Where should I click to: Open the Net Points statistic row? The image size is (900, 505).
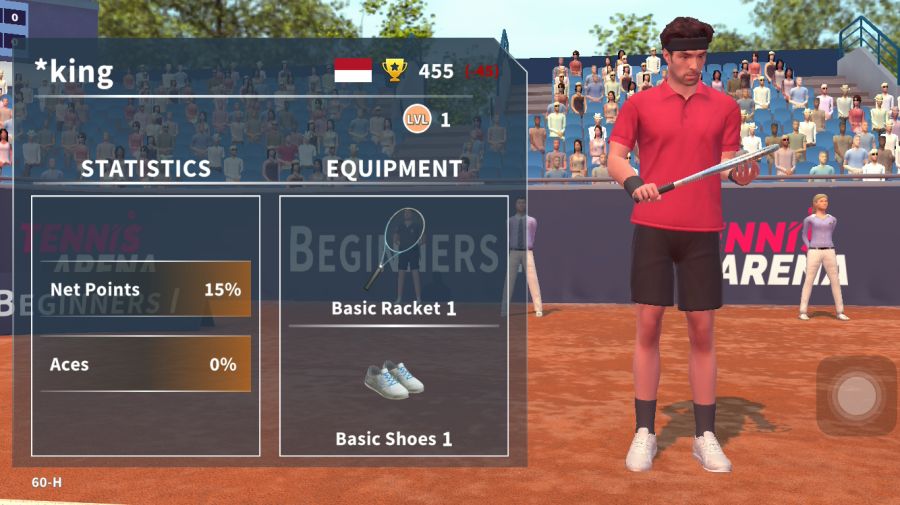pyautogui.click(x=146, y=290)
